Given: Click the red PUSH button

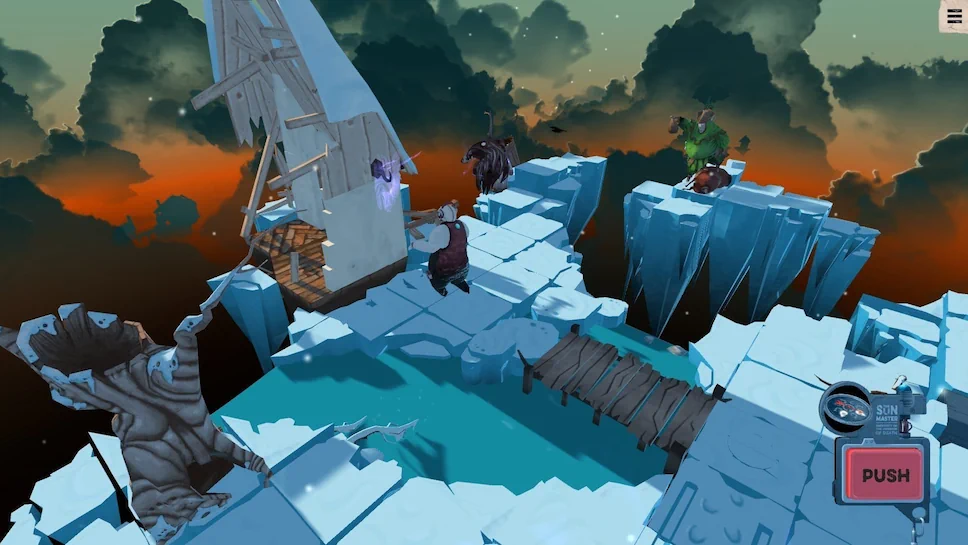Looking at the screenshot, I should click(x=885, y=475).
